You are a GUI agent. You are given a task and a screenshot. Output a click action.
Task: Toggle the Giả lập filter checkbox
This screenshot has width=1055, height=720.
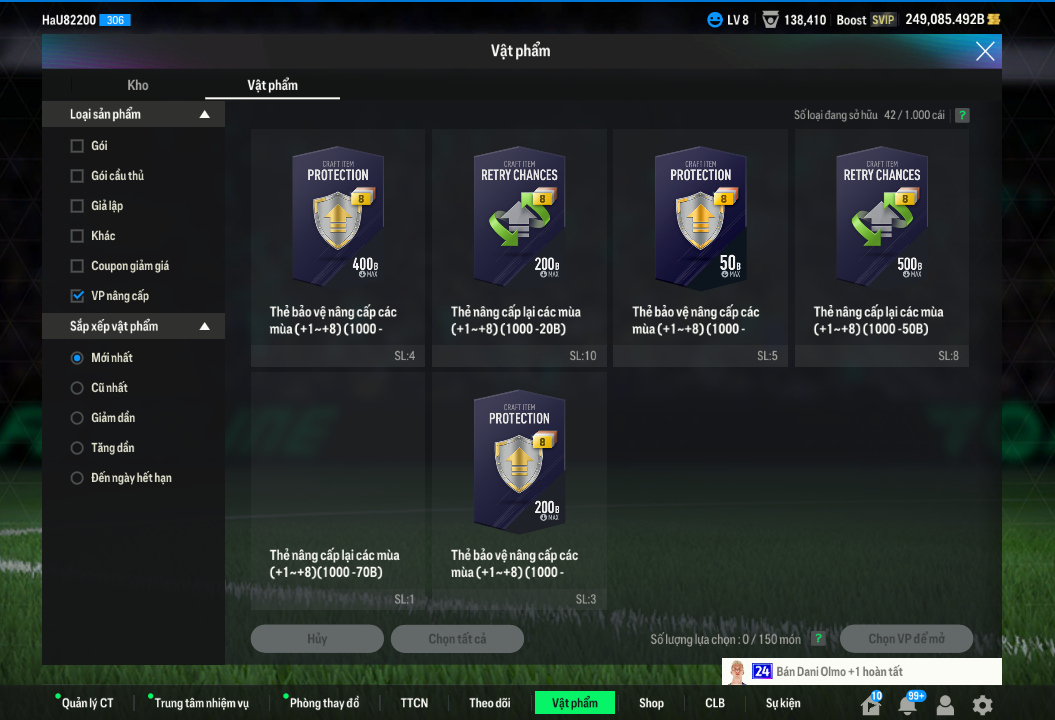click(77, 206)
